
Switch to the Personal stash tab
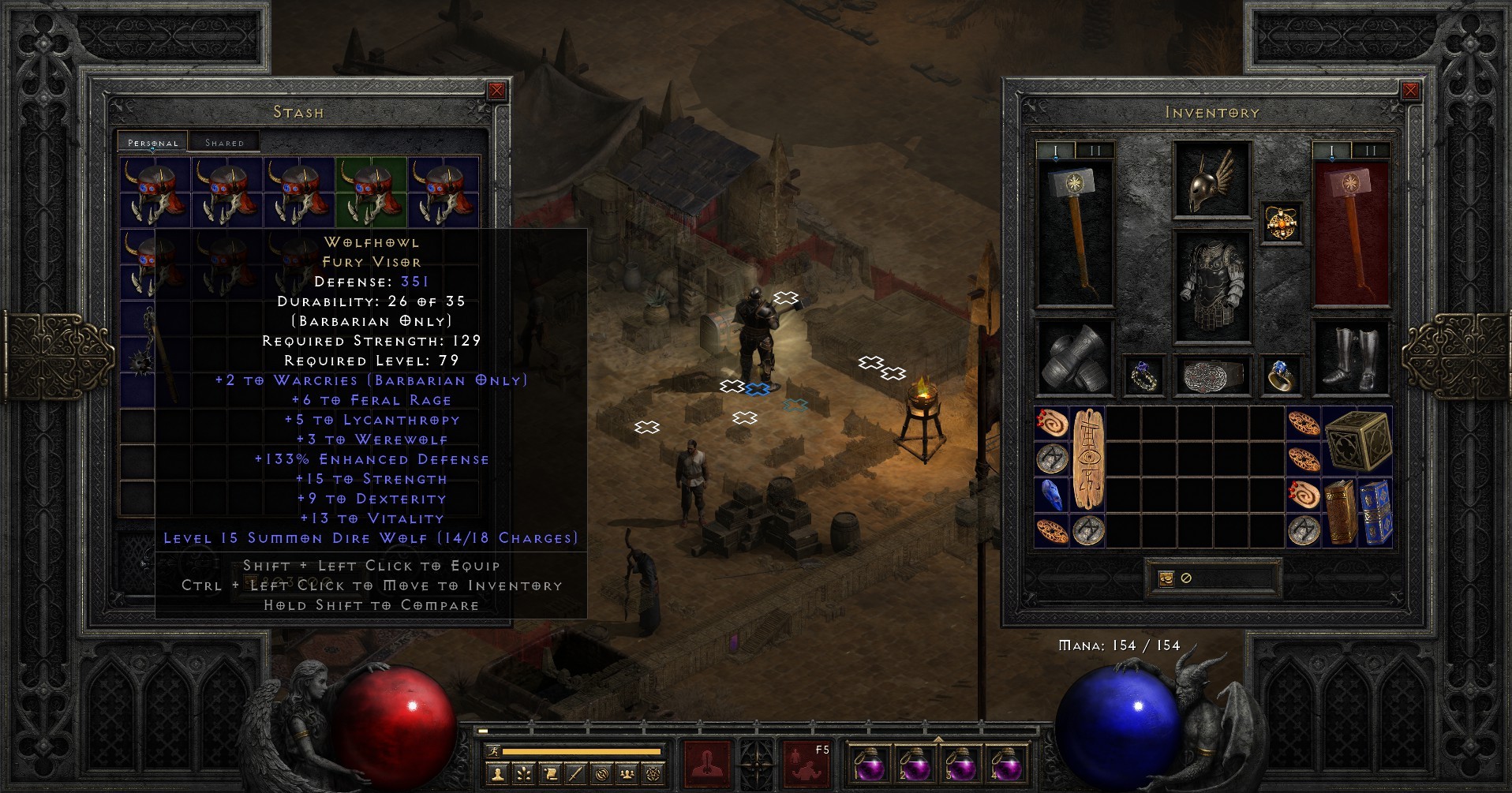152,143
